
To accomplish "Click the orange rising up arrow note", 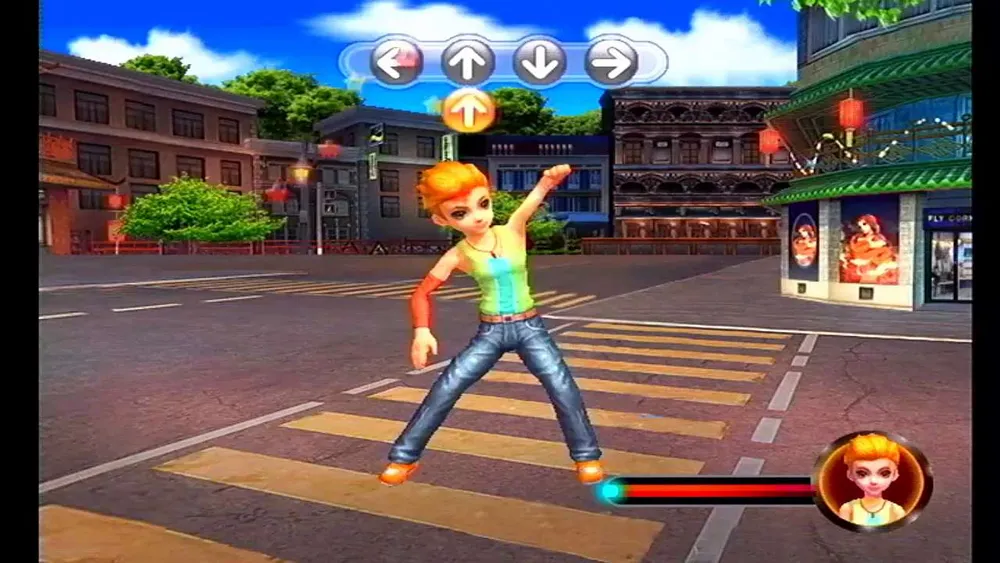I will coord(468,110).
